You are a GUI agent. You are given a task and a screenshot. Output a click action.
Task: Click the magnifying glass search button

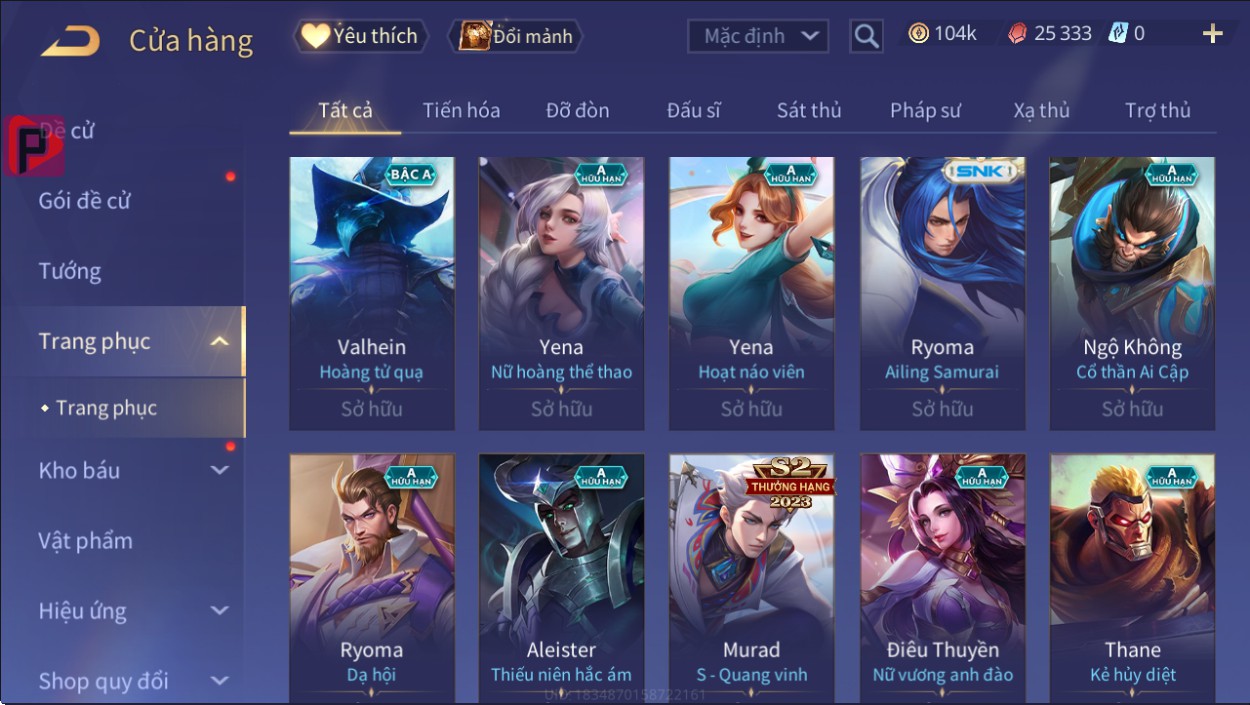(866, 37)
